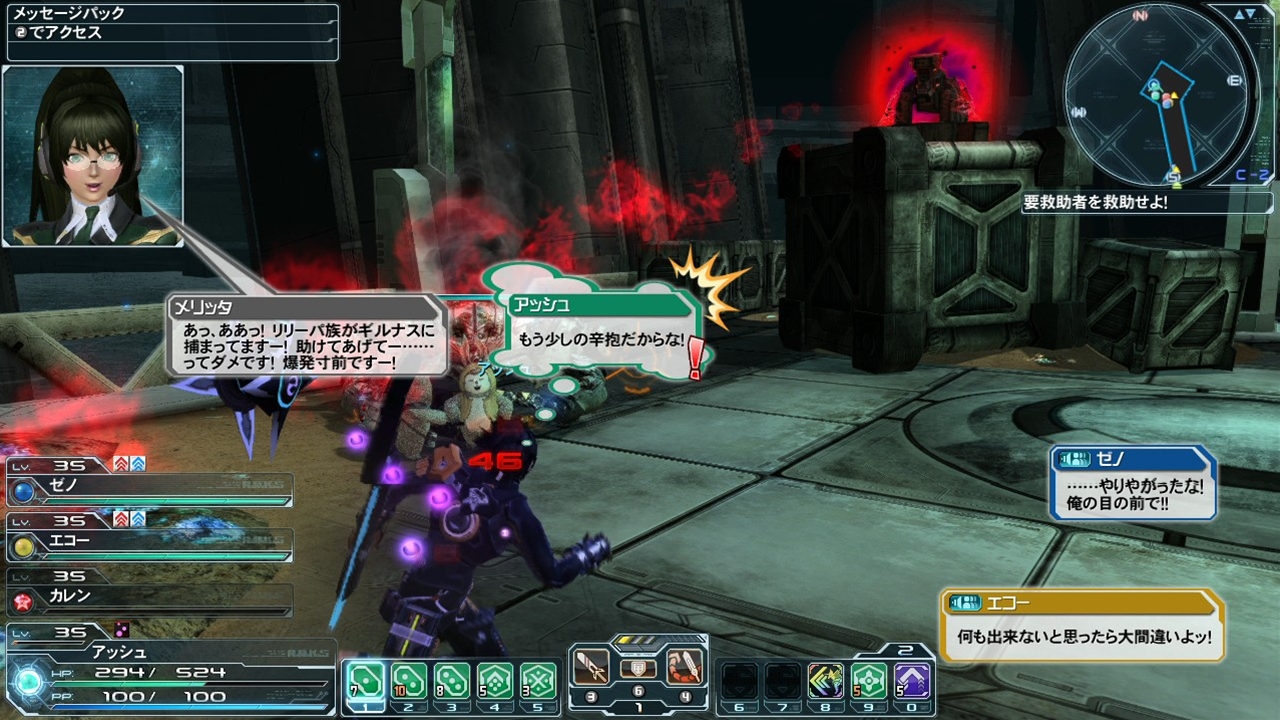Image resolution: width=1280 pixels, height=720 pixels.
Task: Click the rescue objective text under minimap
Action: tap(1096, 202)
